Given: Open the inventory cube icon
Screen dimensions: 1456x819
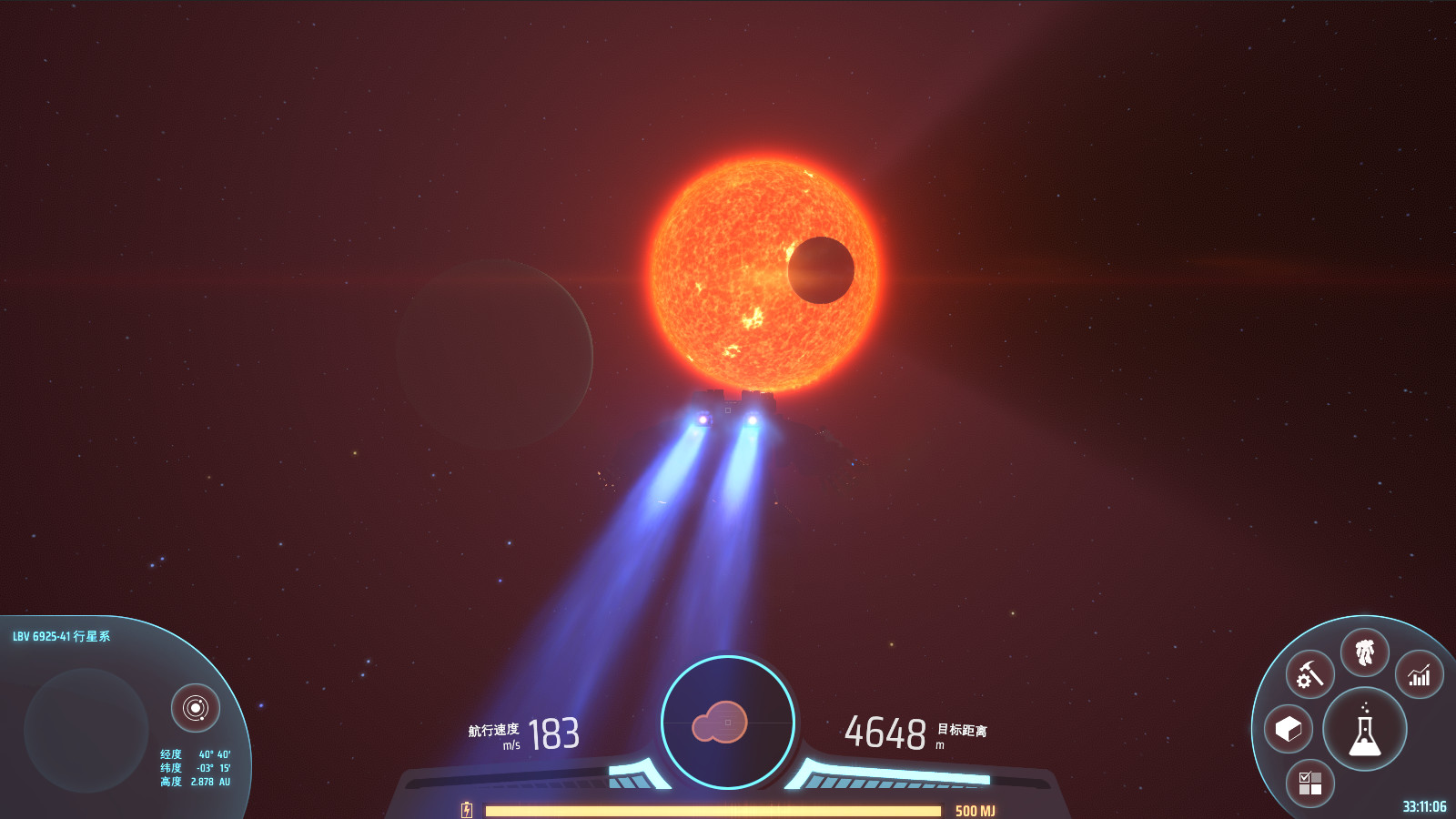Looking at the screenshot, I should tap(1289, 728).
